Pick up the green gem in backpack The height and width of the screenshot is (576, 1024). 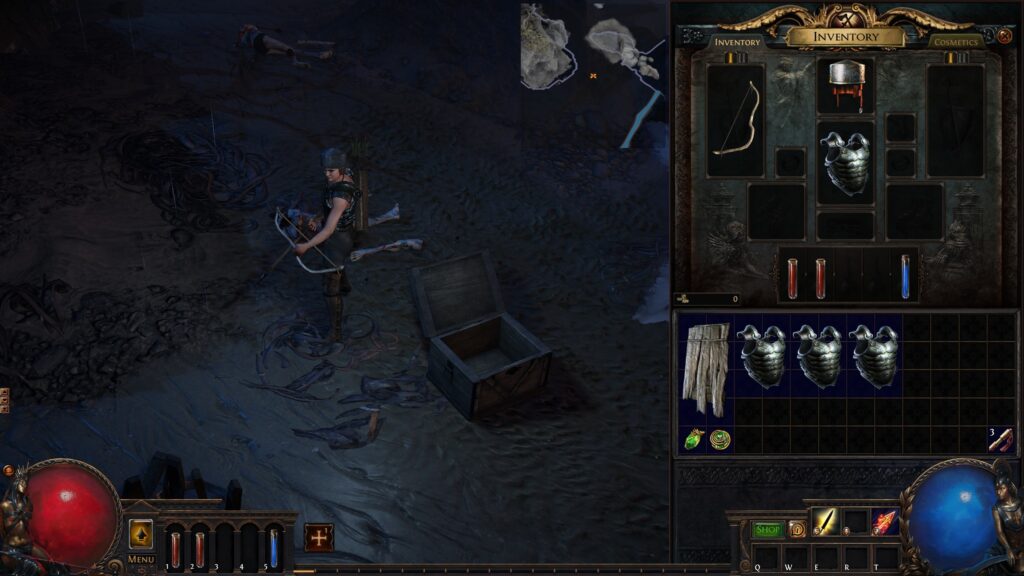pyautogui.click(x=694, y=439)
